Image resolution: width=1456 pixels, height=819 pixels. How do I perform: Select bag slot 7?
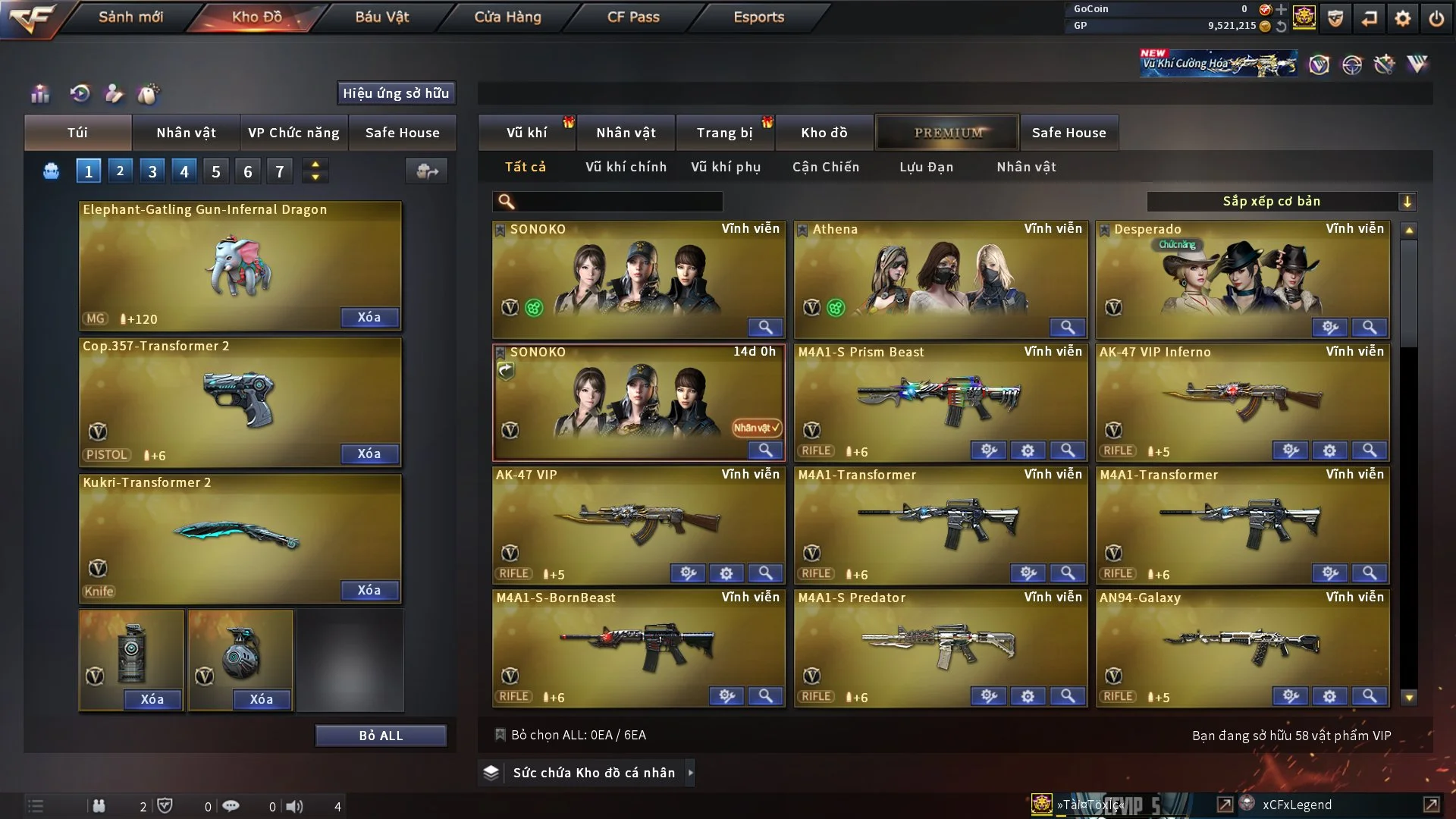[x=279, y=171]
